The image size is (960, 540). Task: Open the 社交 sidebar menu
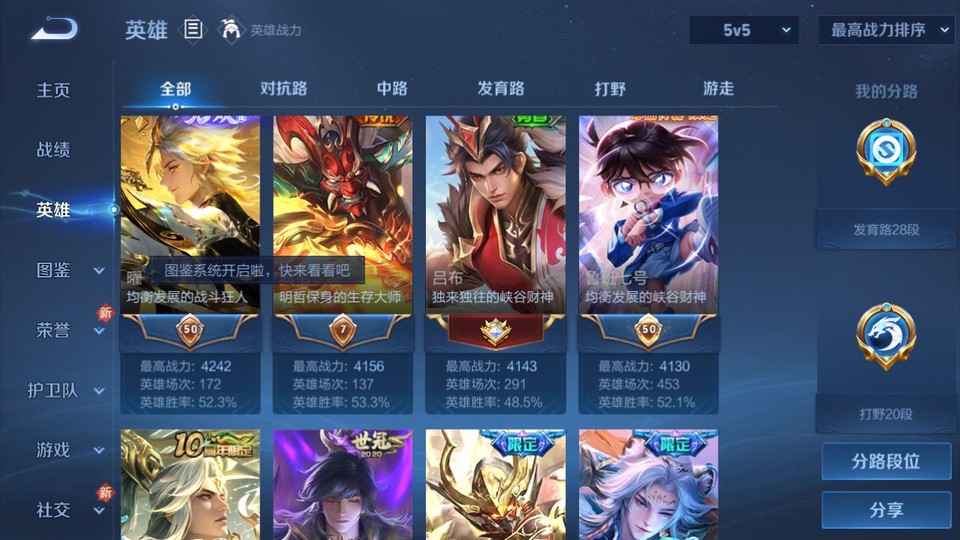point(65,510)
